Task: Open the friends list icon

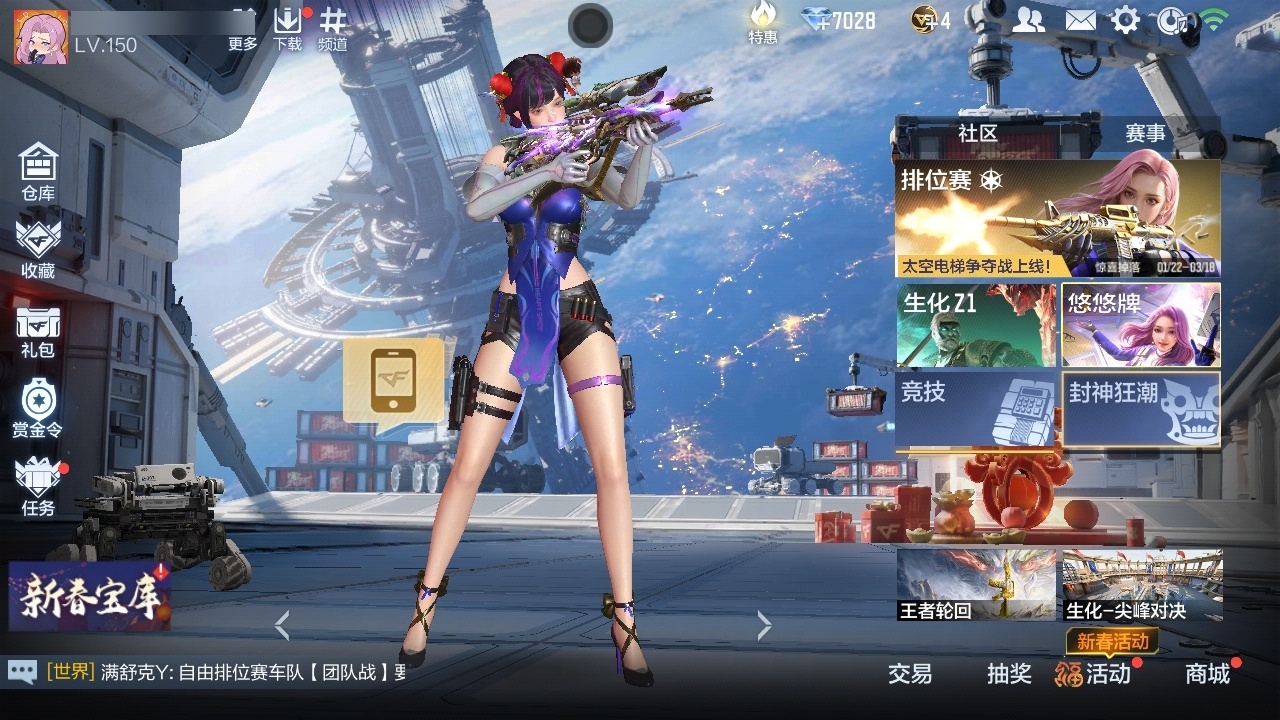Action: (1028, 20)
